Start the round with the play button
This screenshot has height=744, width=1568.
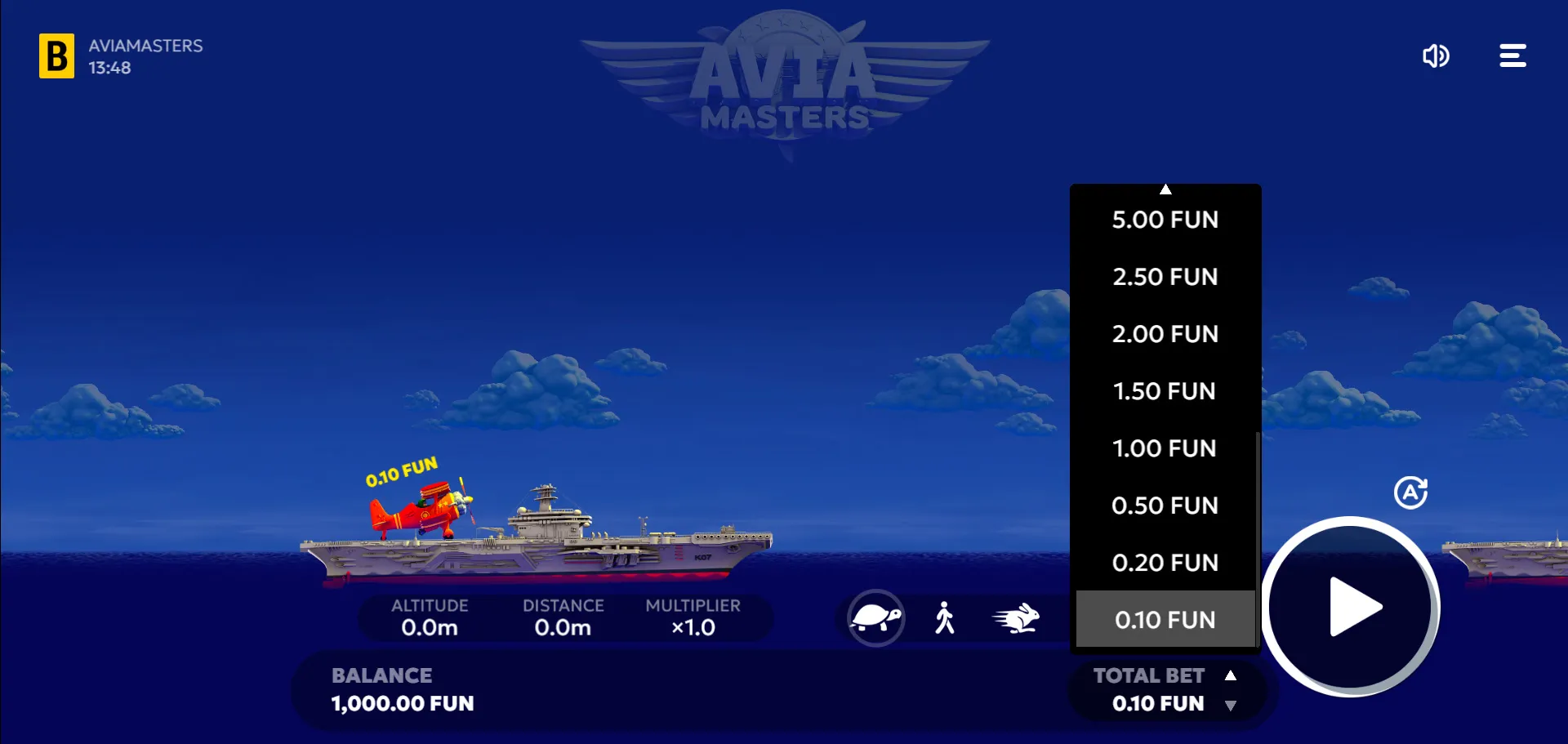[1352, 607]
